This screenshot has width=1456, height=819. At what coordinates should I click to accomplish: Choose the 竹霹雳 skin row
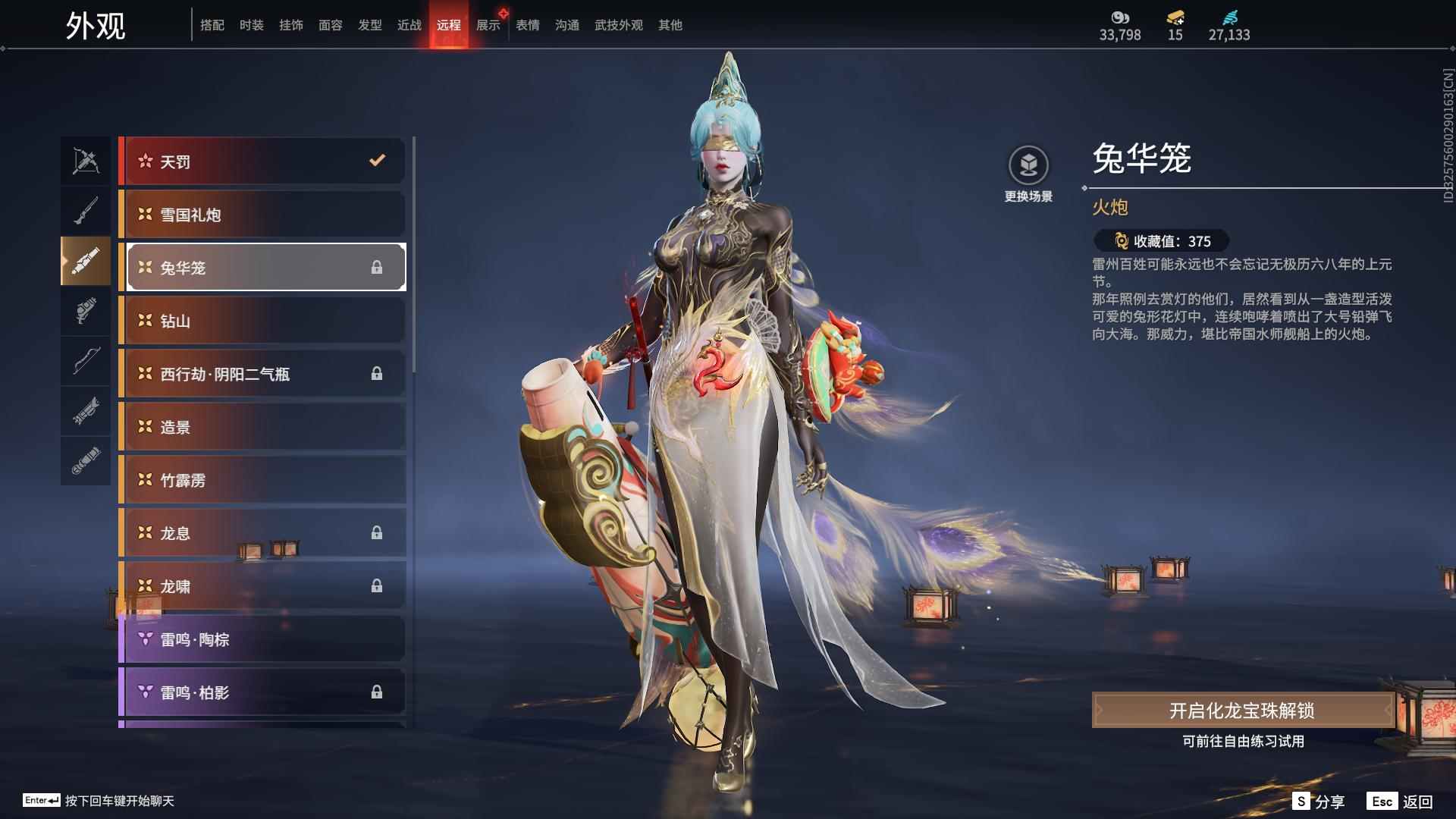[x=262, y=480]
